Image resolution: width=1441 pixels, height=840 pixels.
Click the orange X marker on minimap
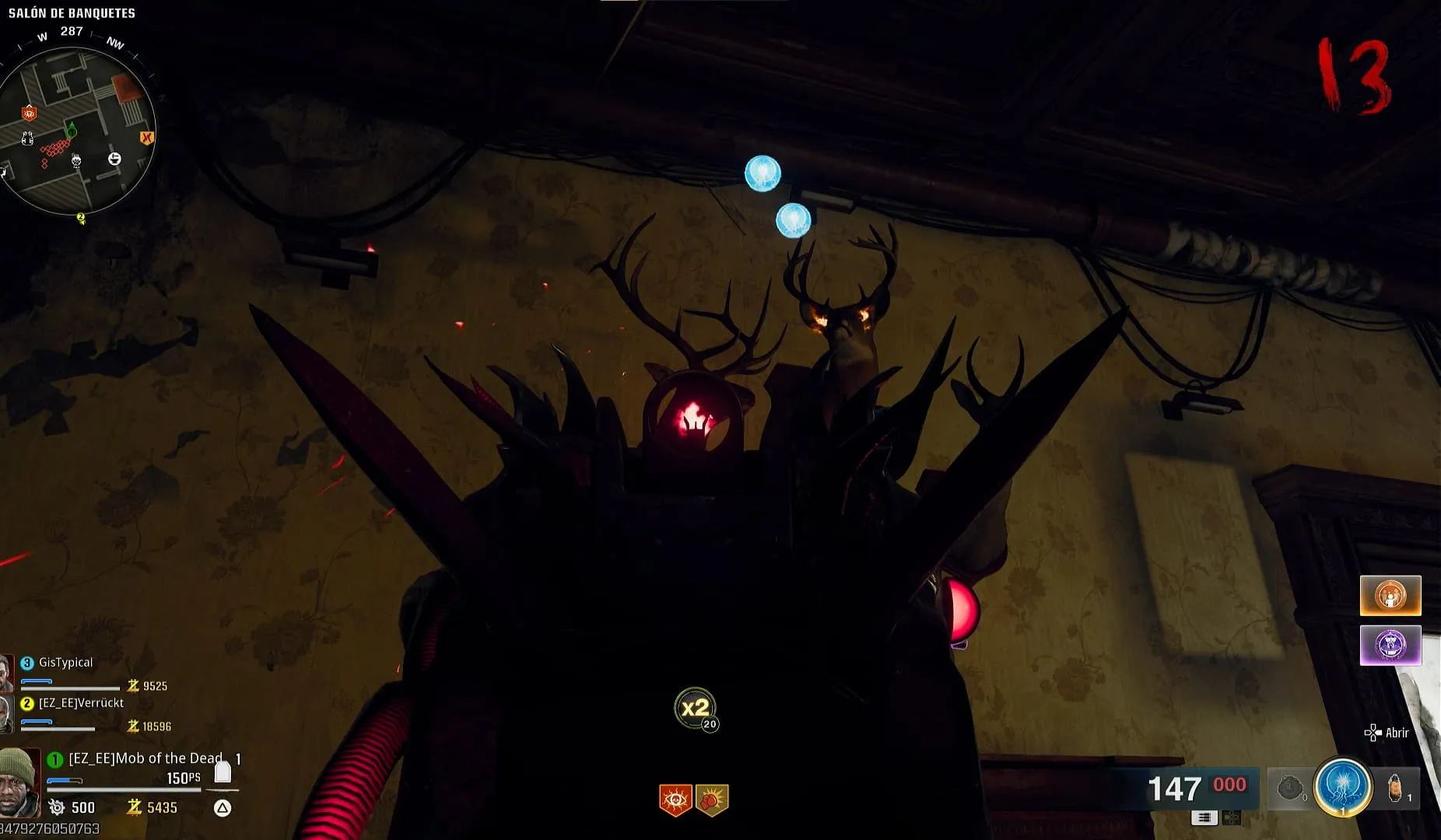[146, 138]
